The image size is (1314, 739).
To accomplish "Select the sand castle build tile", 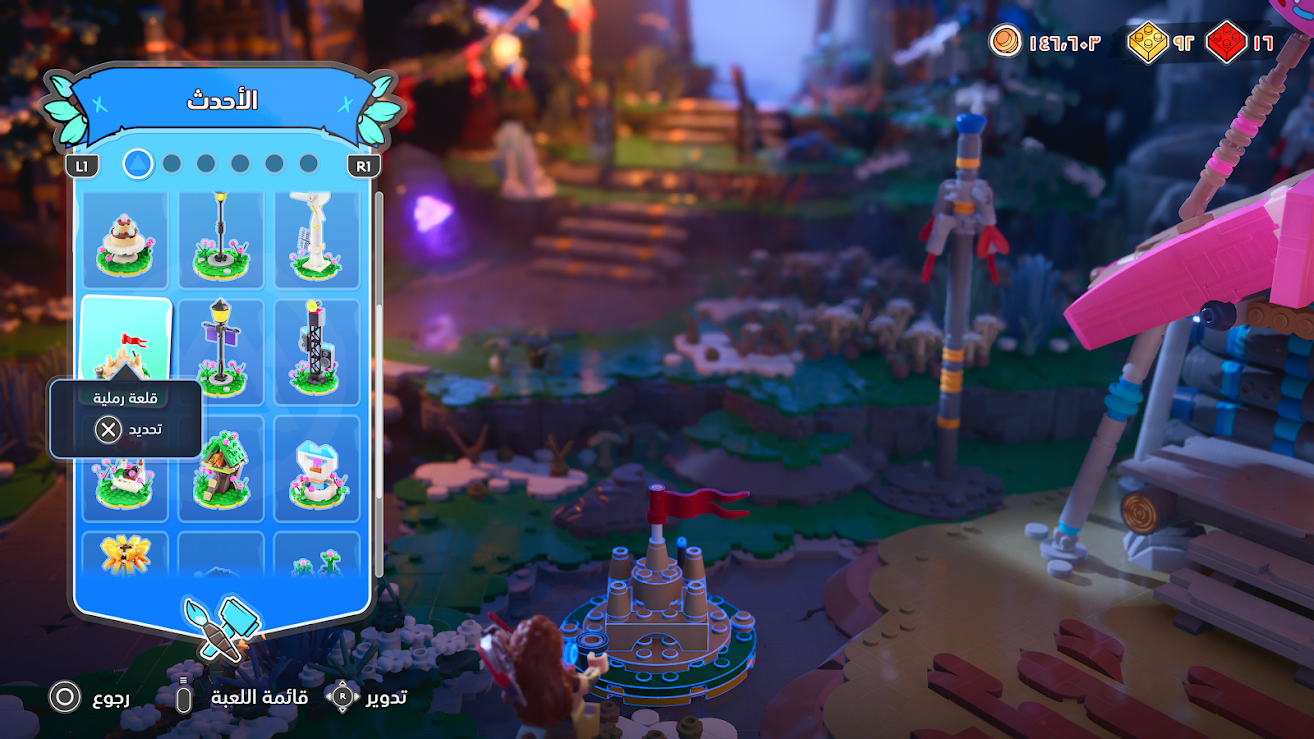I will point(127,340).
